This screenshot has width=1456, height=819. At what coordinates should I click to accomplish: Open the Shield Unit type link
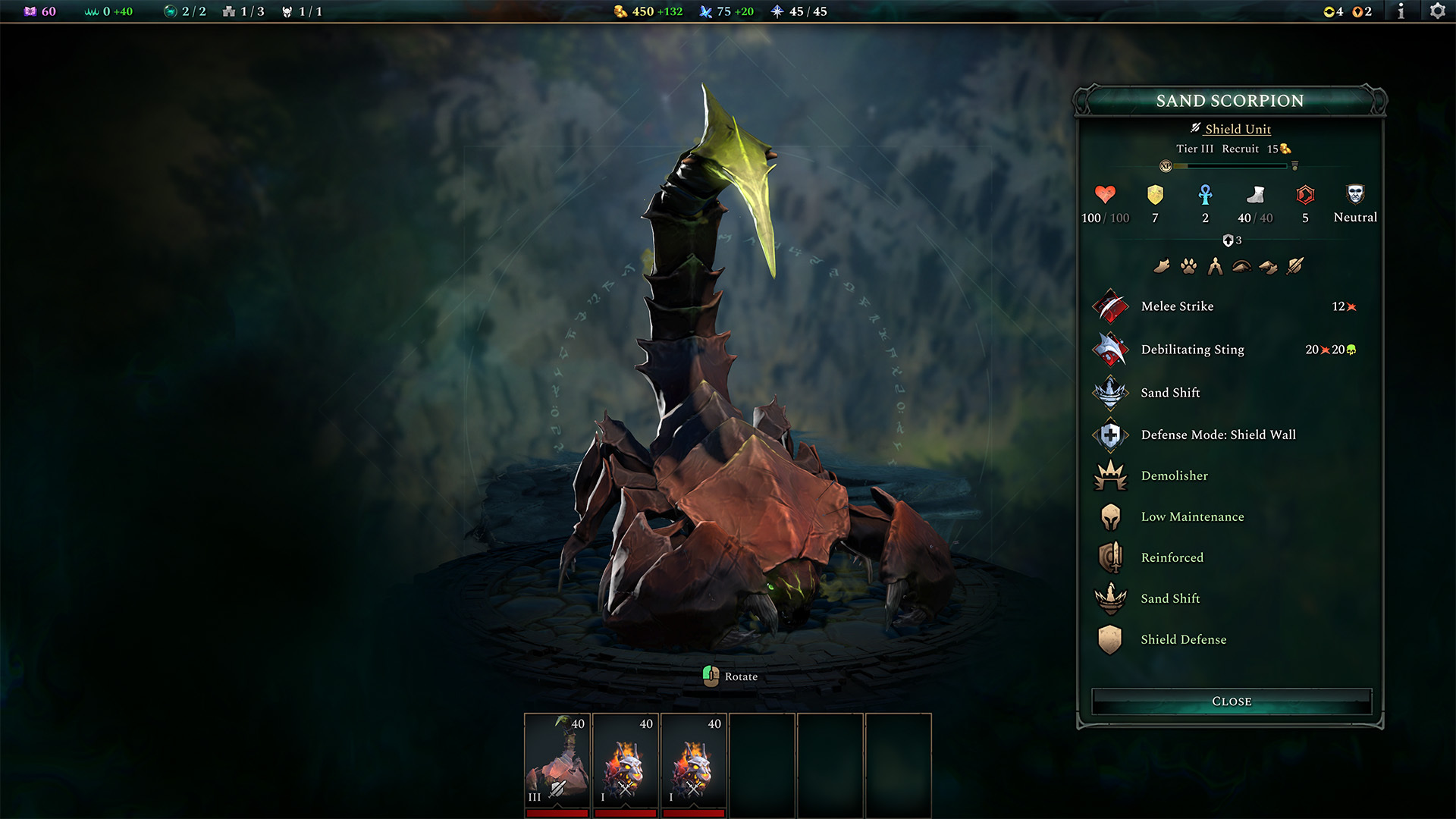pyautogui.click(x=1236, y=129)
